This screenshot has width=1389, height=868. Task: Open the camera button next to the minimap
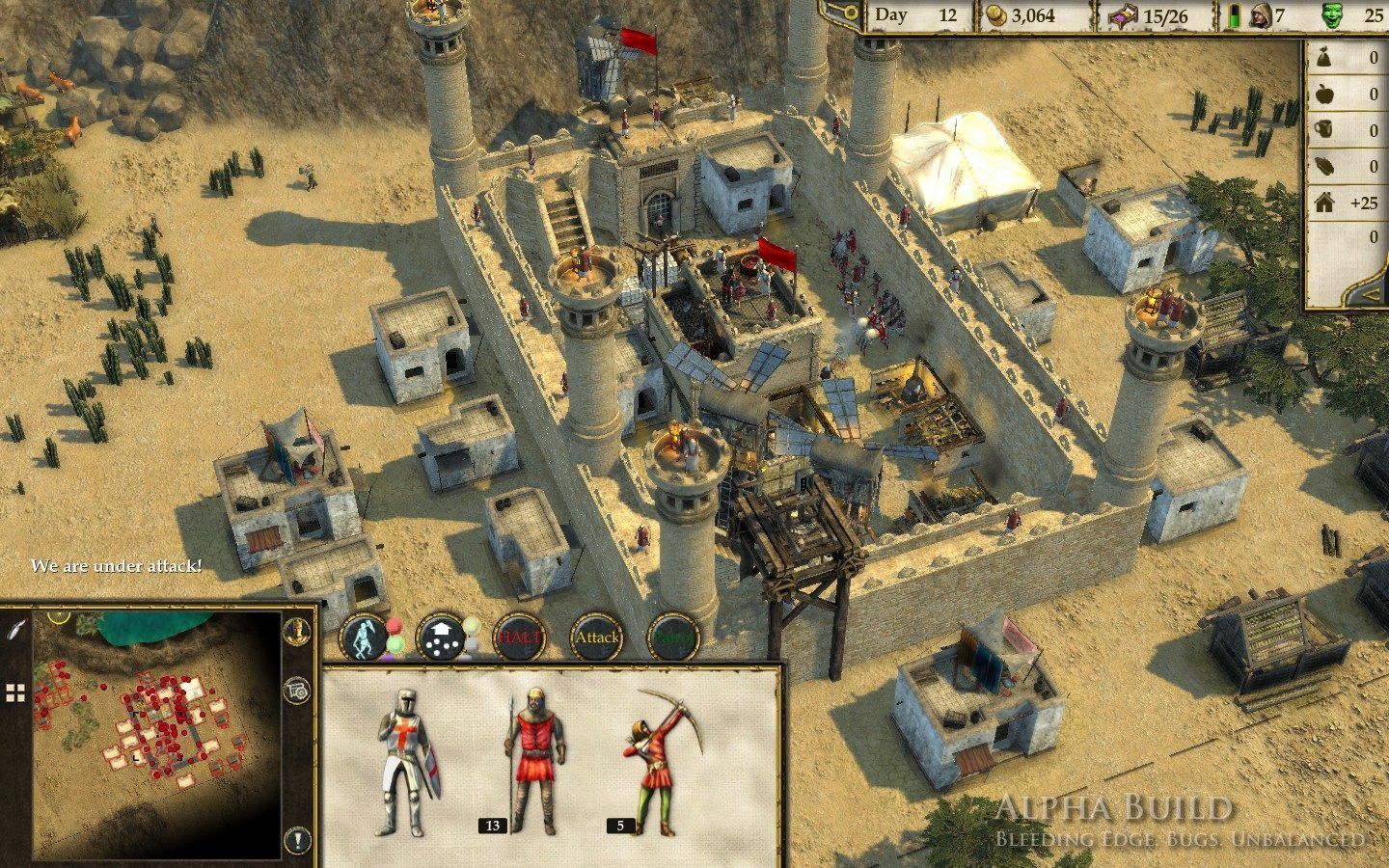297,690
